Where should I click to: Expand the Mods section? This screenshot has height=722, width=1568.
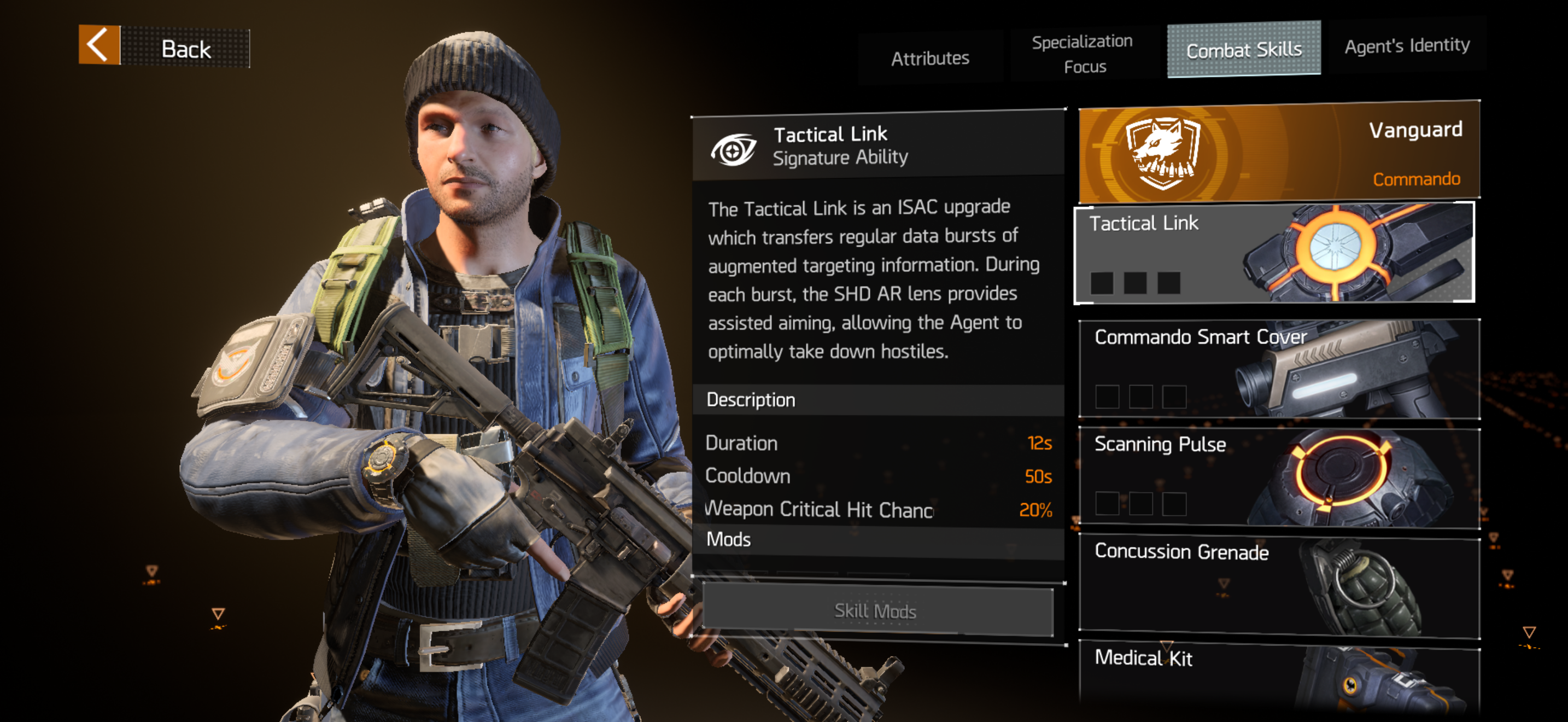[x=728, y=539]
